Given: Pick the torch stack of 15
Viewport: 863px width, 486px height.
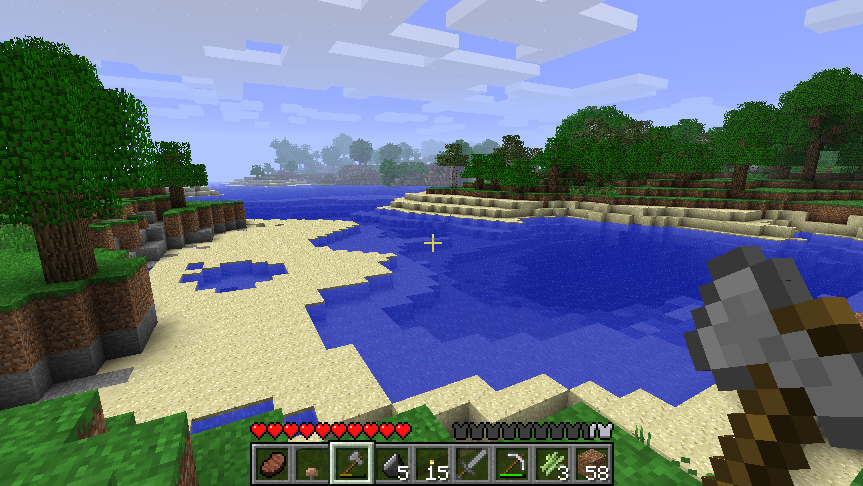Looking at the screenshot, I should click(432, 463).
